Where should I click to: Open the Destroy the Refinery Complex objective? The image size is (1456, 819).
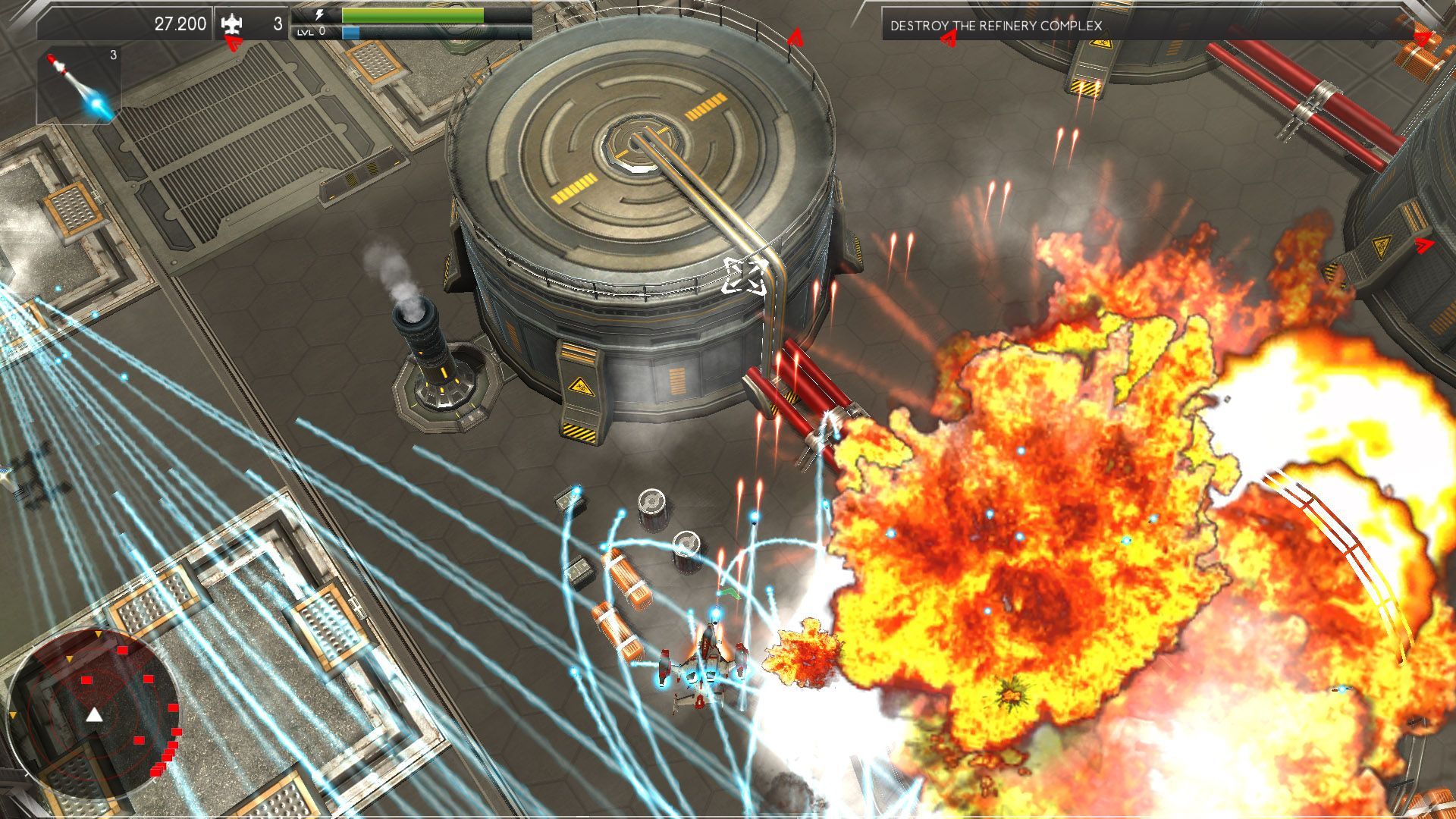[996, 26]
